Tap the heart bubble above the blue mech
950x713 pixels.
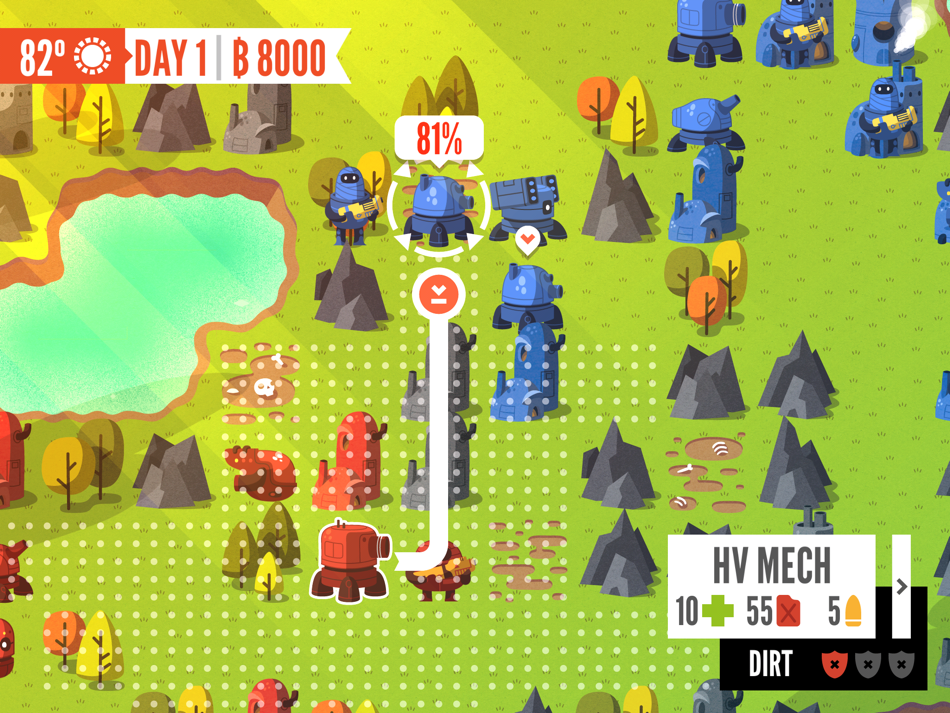click(x=527, y=240)
